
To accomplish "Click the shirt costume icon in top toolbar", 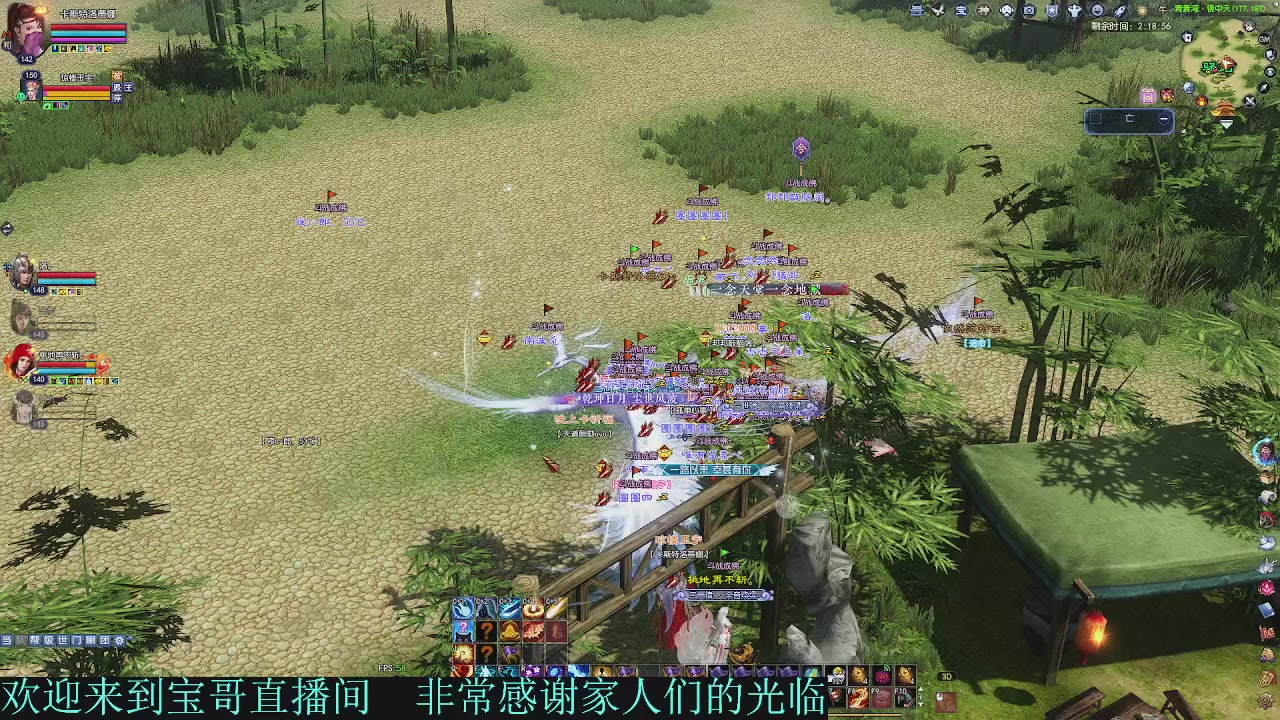I will 1074,9.
